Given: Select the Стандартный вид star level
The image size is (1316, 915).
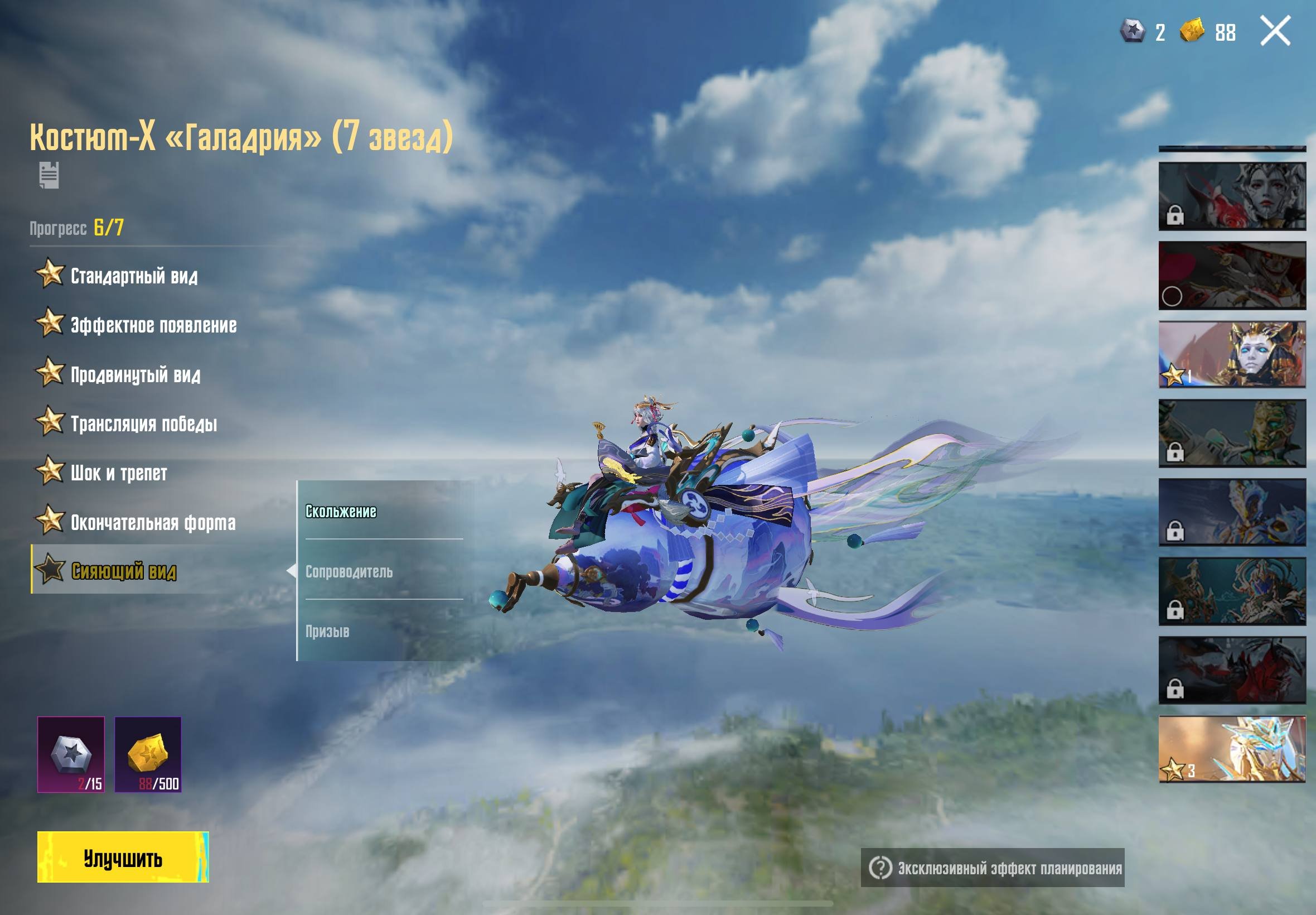Looking at the screenshot, I should pyautogui.click(x=133, y=276).
